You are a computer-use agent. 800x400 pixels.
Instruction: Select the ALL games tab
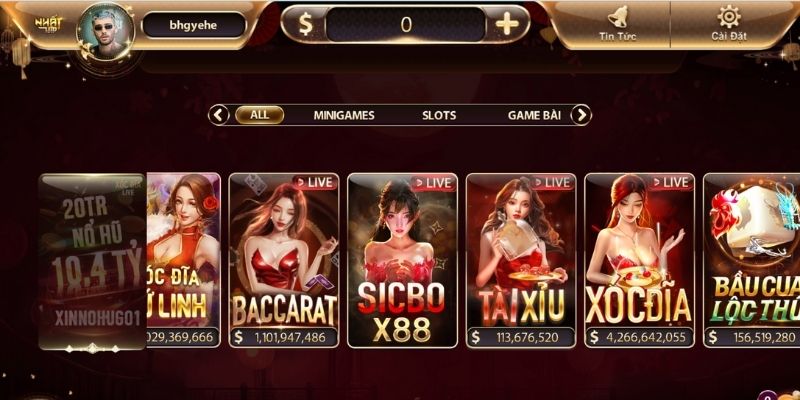point(259,115)
